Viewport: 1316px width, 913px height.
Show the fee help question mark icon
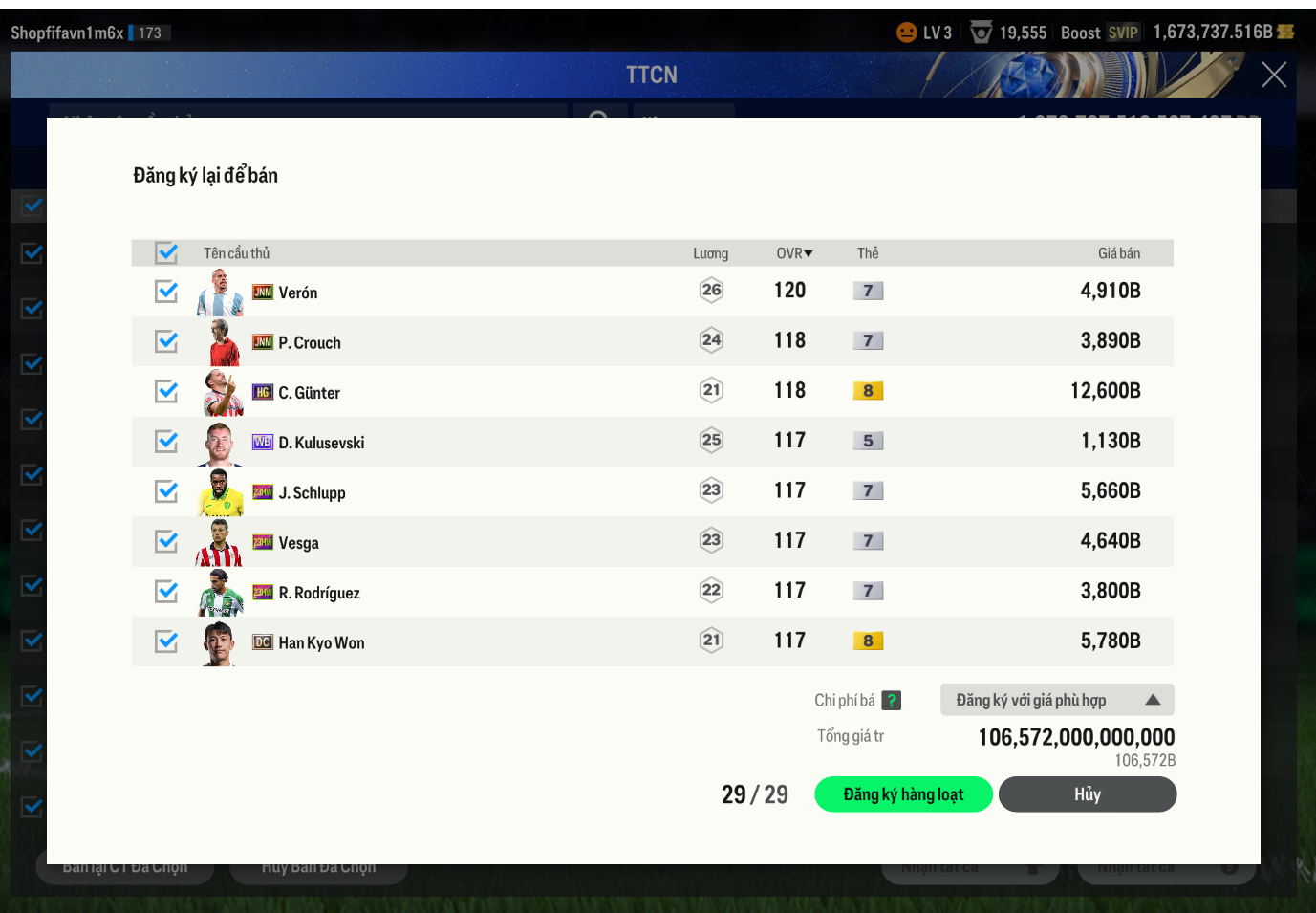point(891,701)
